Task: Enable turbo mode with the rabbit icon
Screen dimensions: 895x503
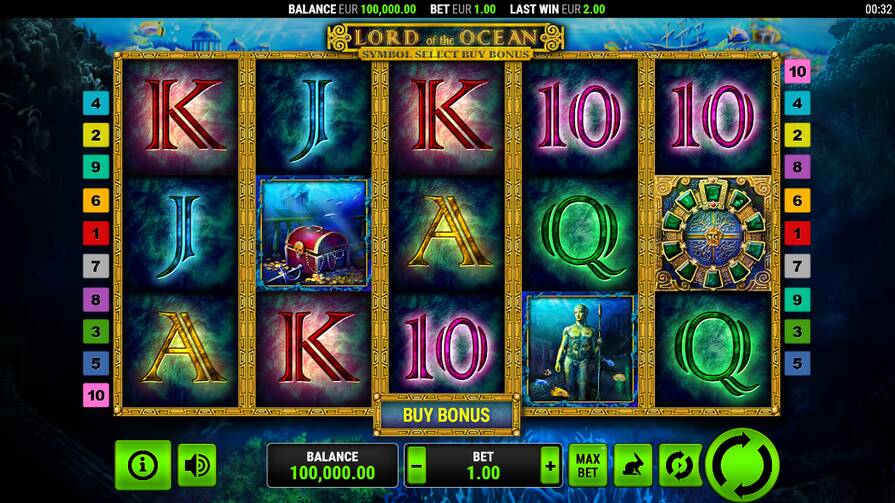Action: 632,466
